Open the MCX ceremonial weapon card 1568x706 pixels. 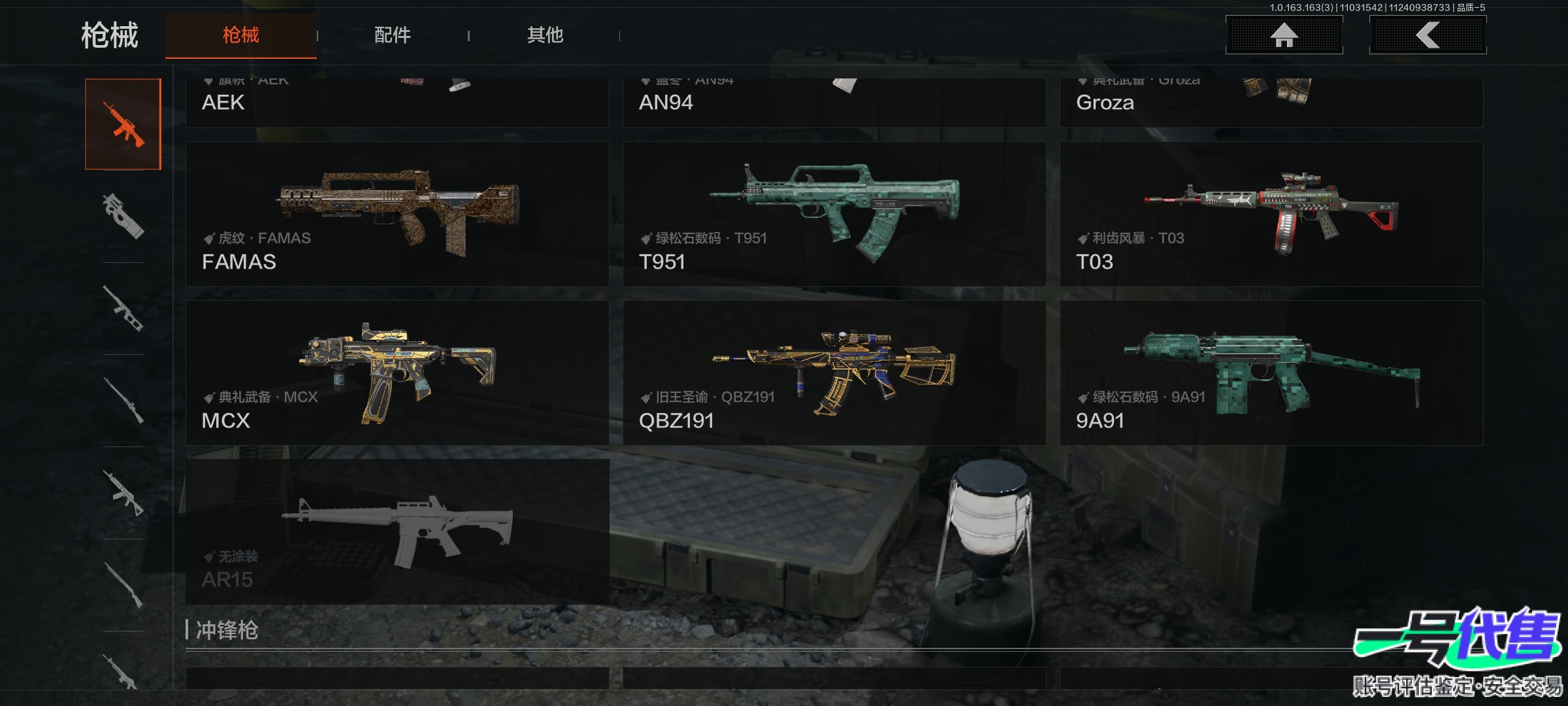[x=397, y=373]
